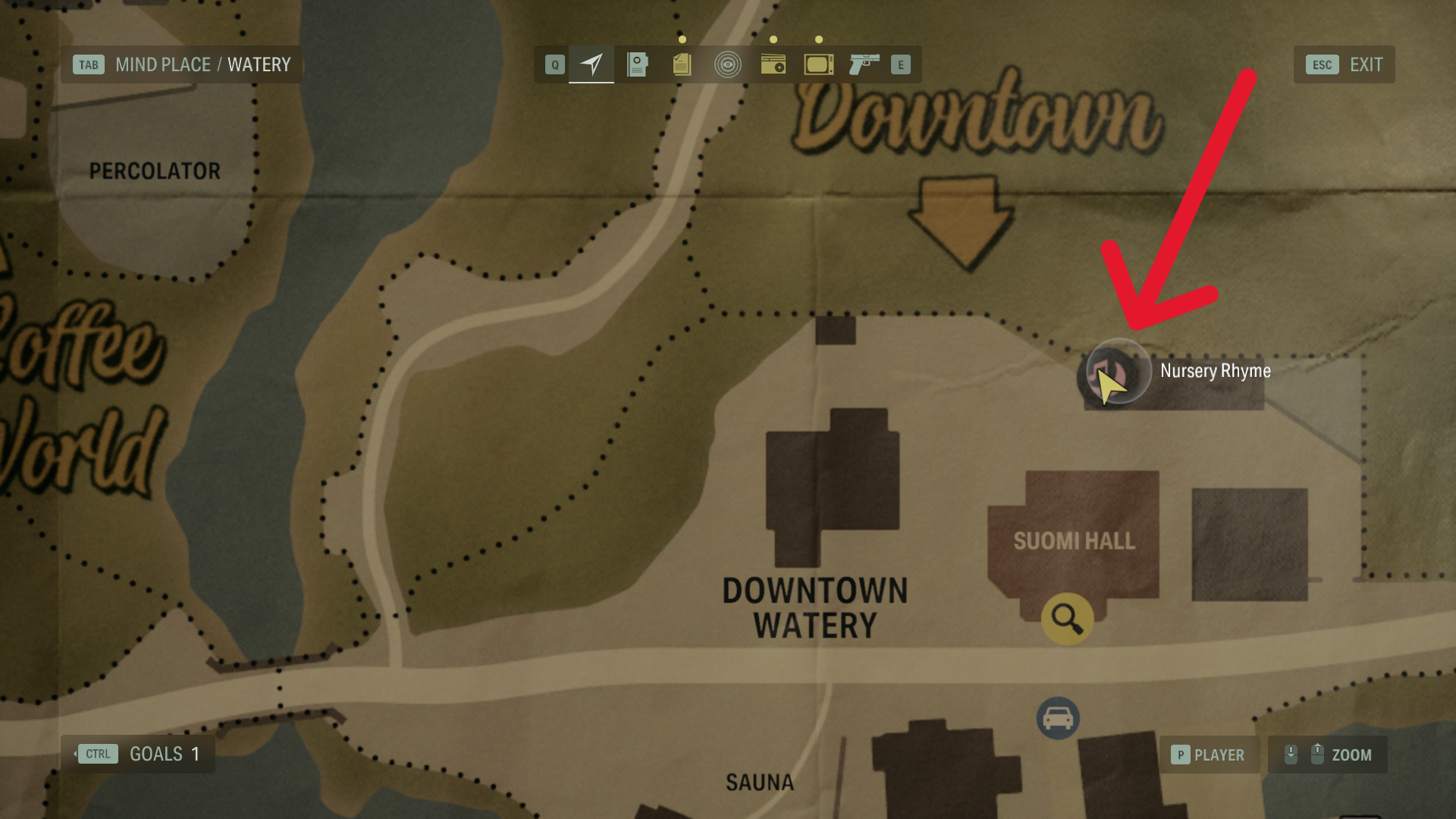Select the Weapons pistol icon

click(x=864, y=64)
